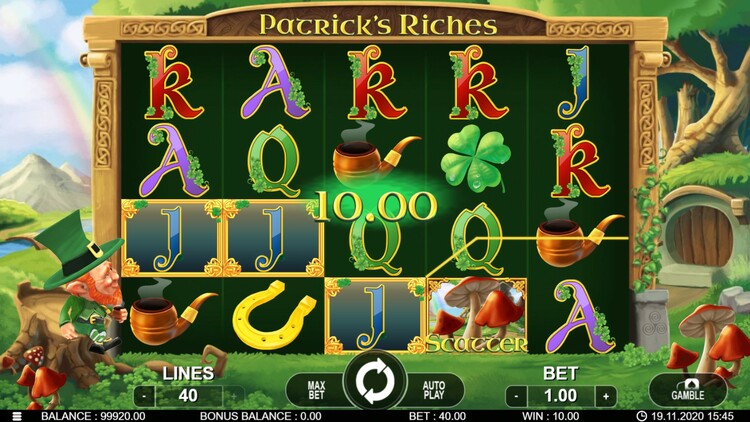Viewport: 750px width, 422px height.
Task: Click the Max Bet button
Action: pos(315,388)
